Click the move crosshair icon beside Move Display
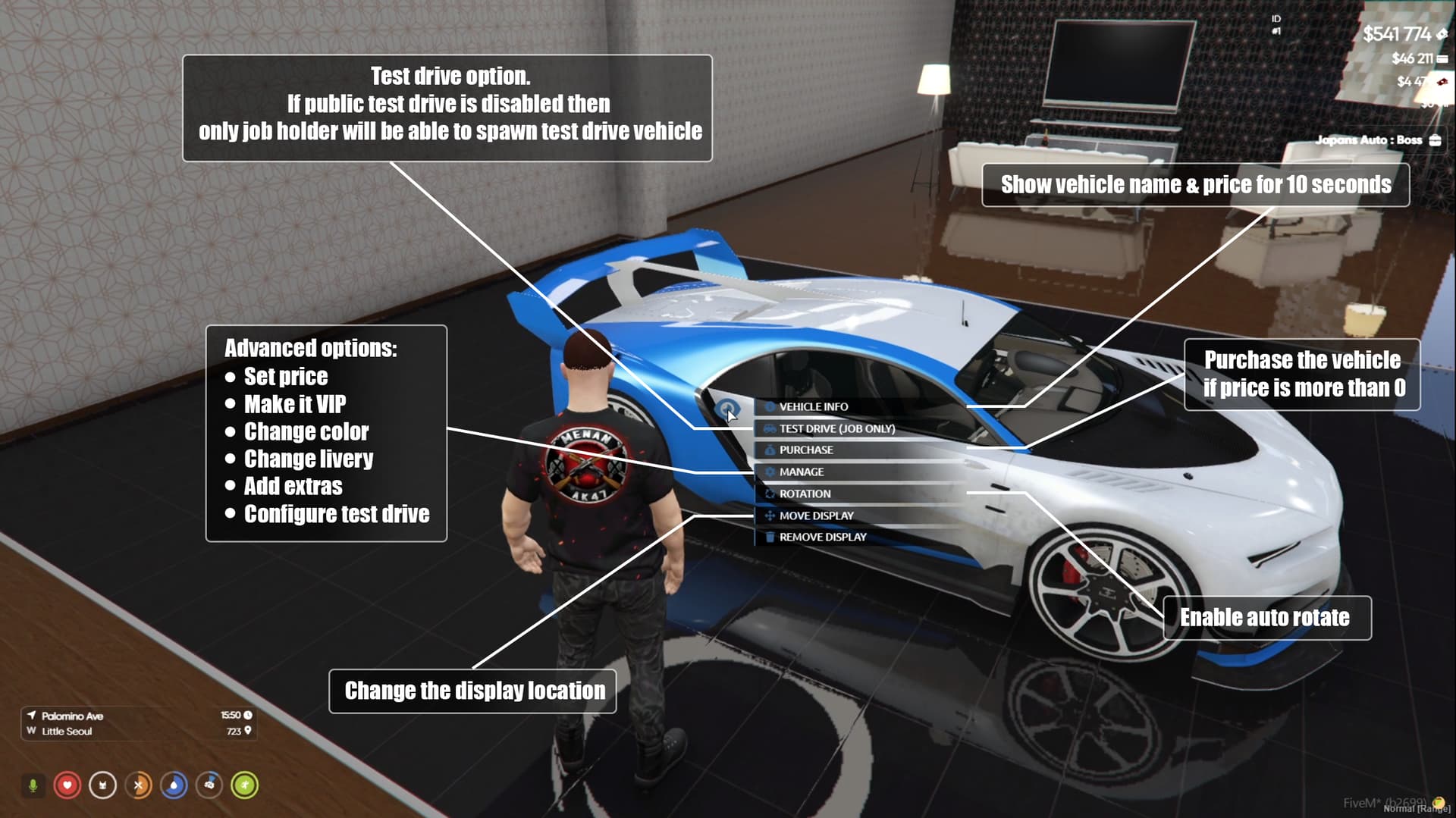This screenshot has width=1456, height=818. [769, 515]
